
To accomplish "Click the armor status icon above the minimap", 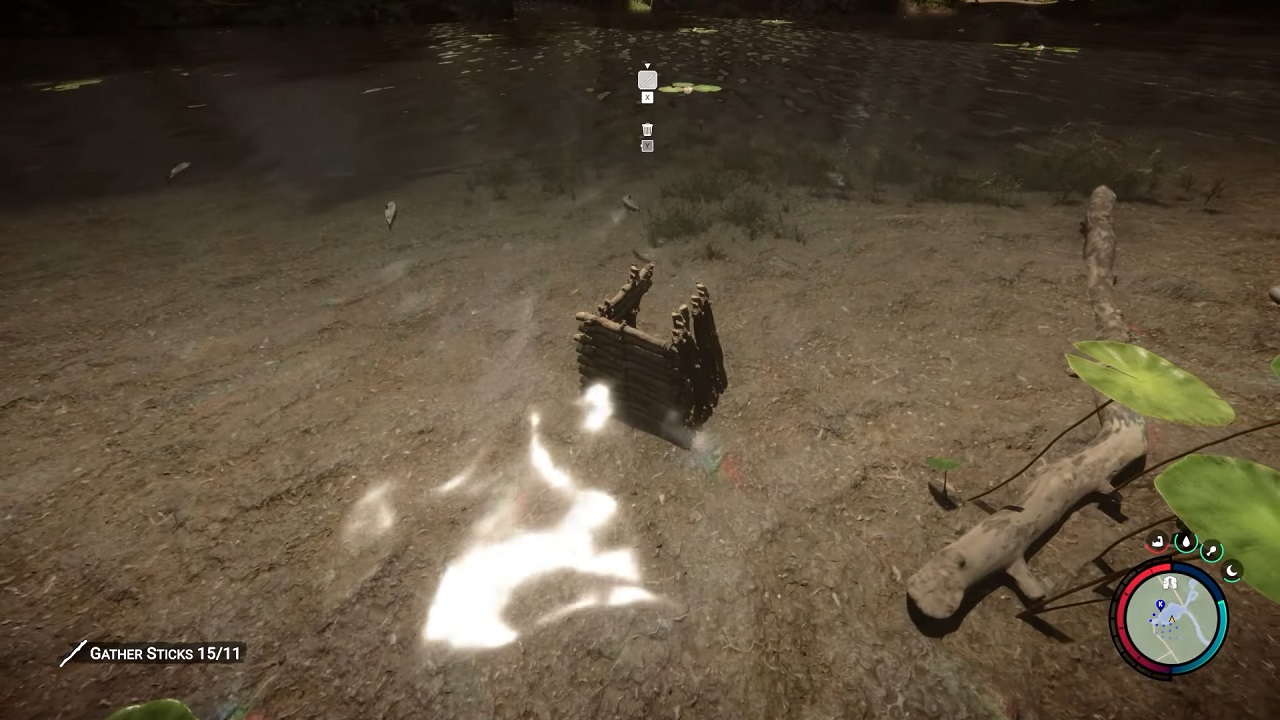I will point(1157,543).
